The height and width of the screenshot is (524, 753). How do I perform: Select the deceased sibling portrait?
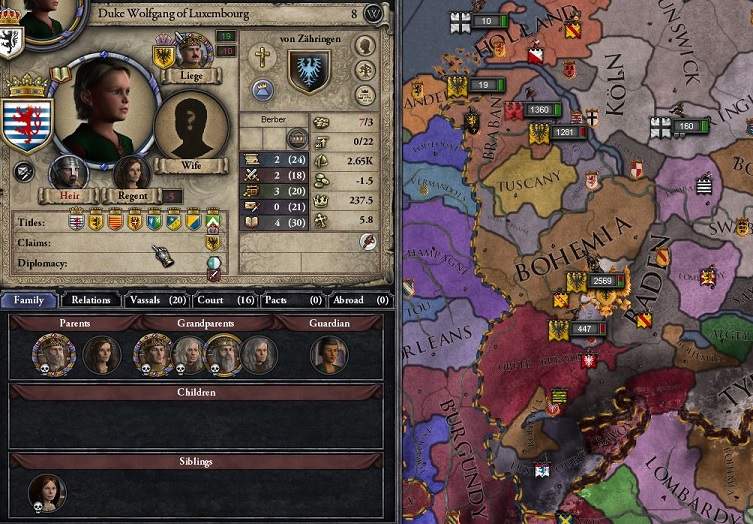point(46,492)
